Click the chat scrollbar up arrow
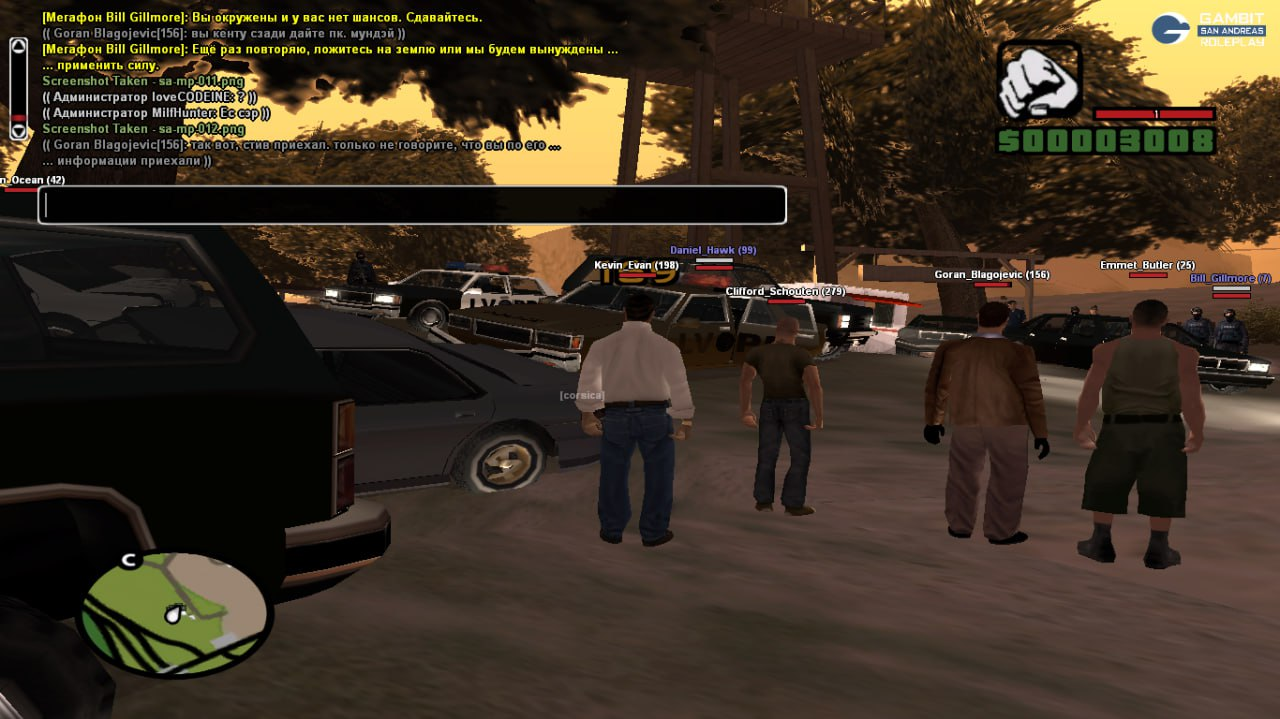Viewport: 1280px width, 719px height. click(x=18, y=46)
